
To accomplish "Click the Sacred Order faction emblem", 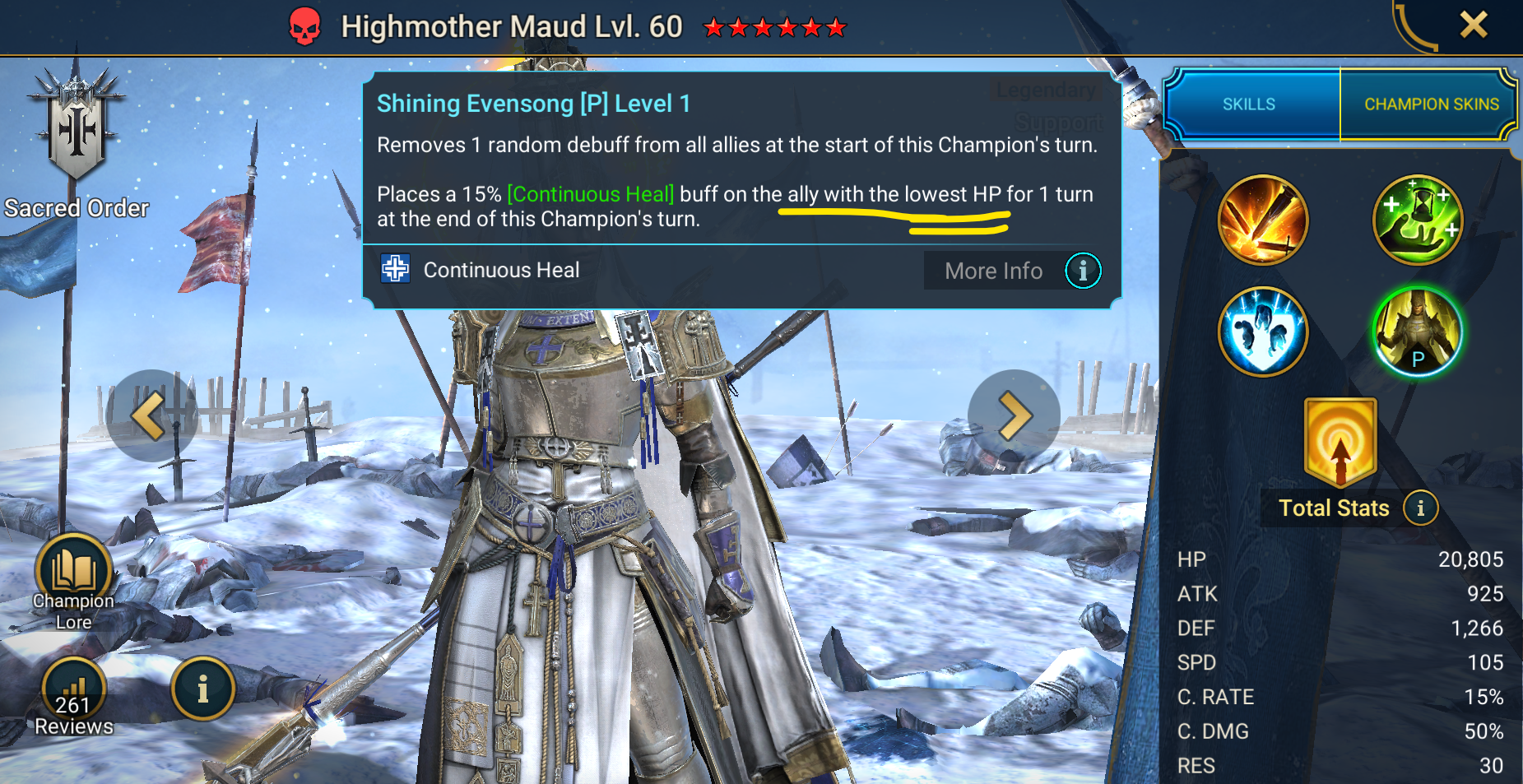I will click(x=77, y=132).
